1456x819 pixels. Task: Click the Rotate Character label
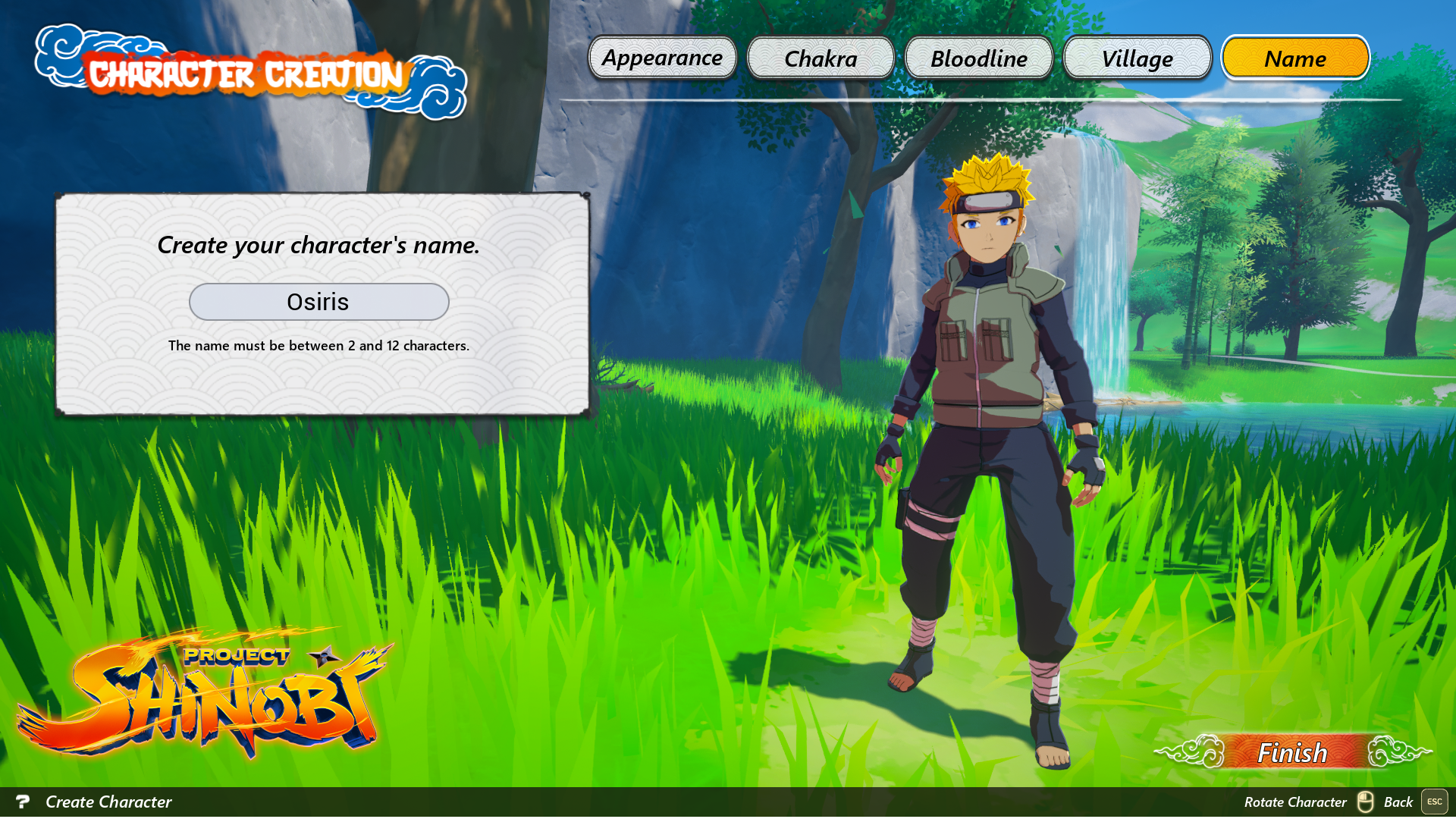click(1297, 802)
